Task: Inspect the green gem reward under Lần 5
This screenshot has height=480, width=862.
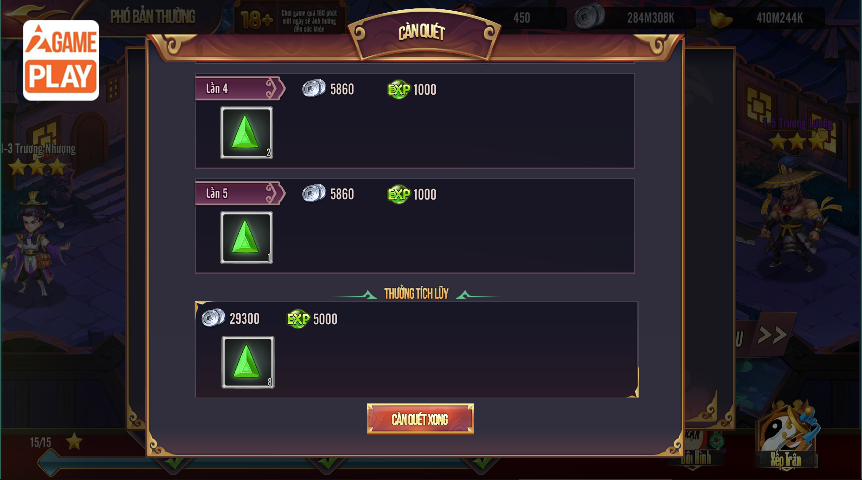Action: click(246, 238)
